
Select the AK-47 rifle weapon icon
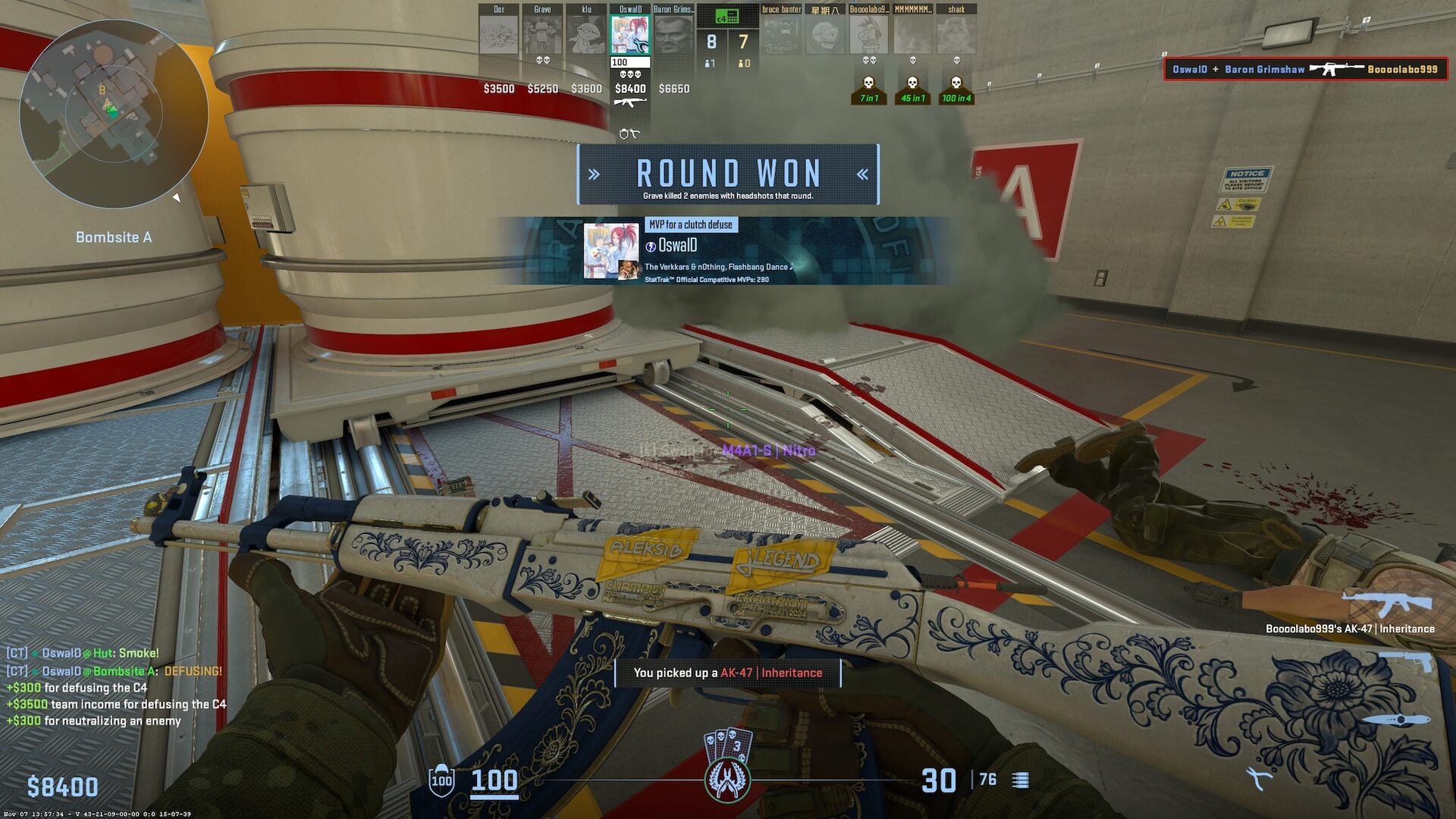[x=1386, y=604]
